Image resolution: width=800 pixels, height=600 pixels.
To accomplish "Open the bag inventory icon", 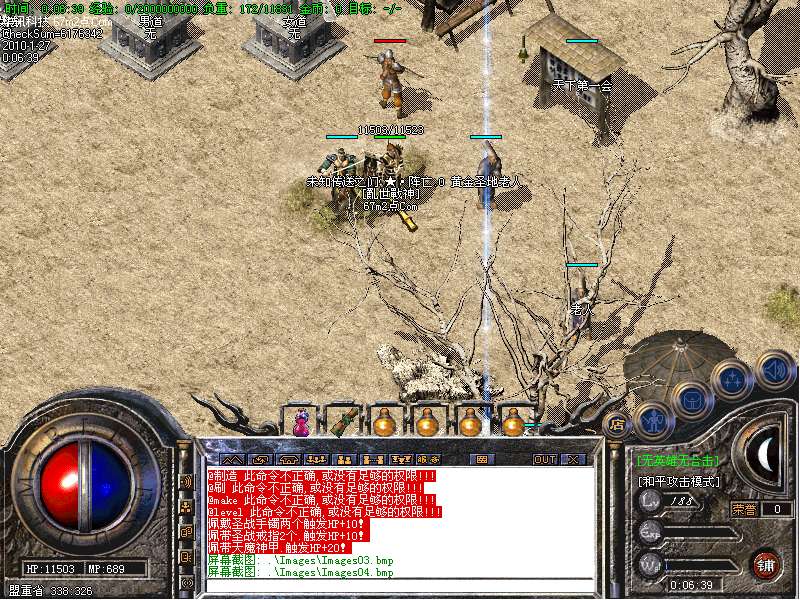I will coord(690,401).
